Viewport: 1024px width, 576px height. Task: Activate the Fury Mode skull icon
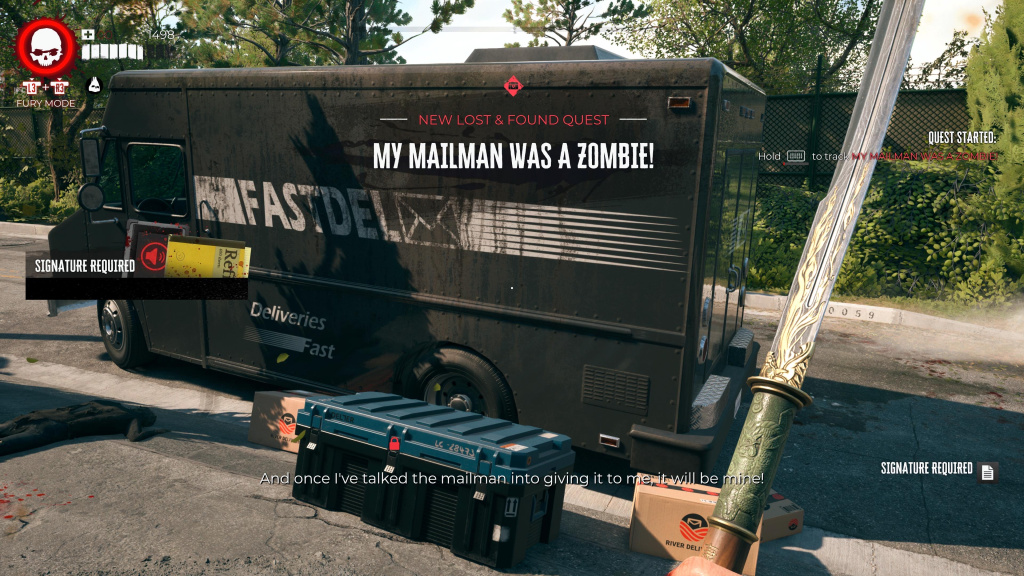45,49
